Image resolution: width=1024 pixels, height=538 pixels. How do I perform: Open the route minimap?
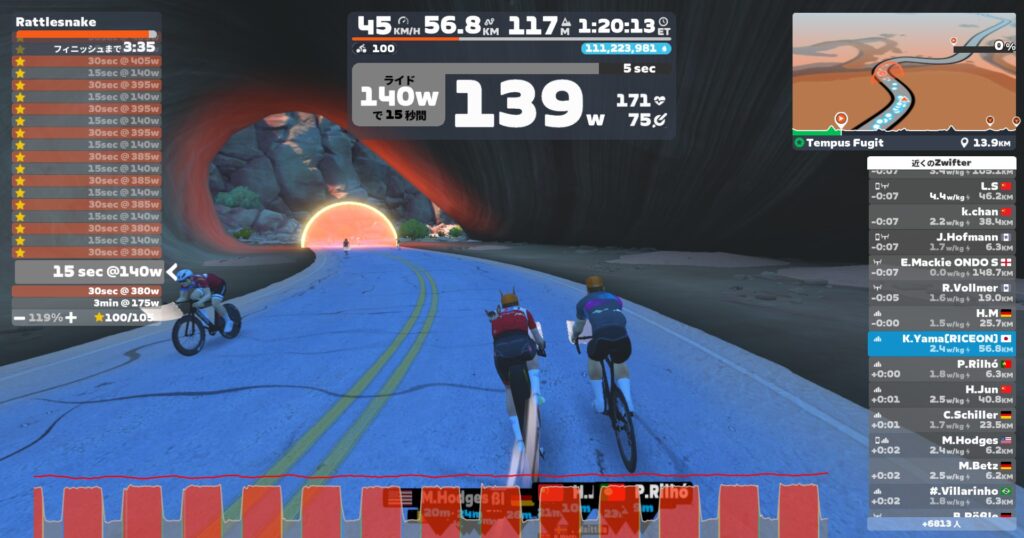[904, 73]
